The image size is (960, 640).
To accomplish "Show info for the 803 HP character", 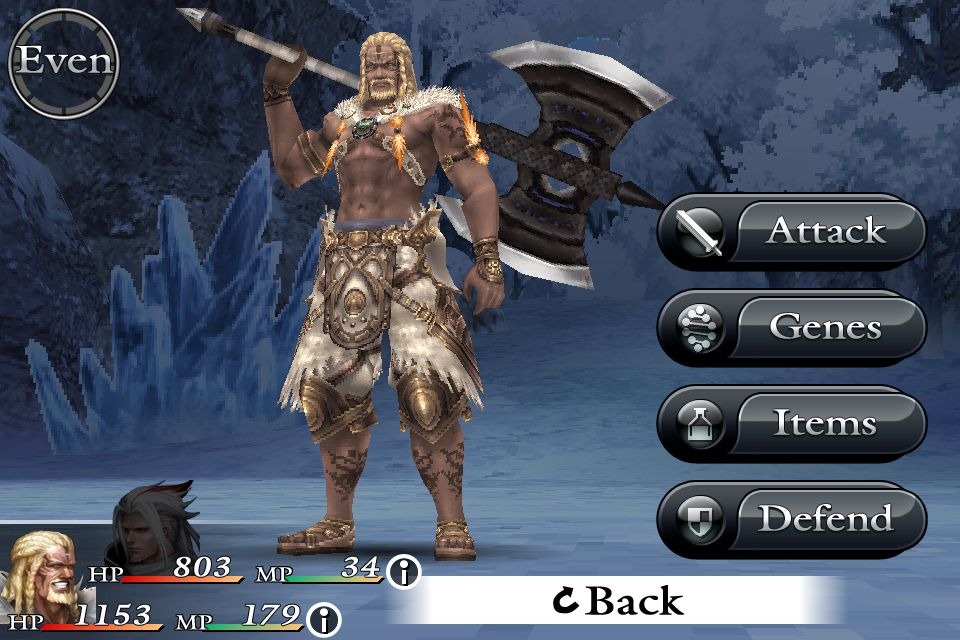I will tap(404, 573).
